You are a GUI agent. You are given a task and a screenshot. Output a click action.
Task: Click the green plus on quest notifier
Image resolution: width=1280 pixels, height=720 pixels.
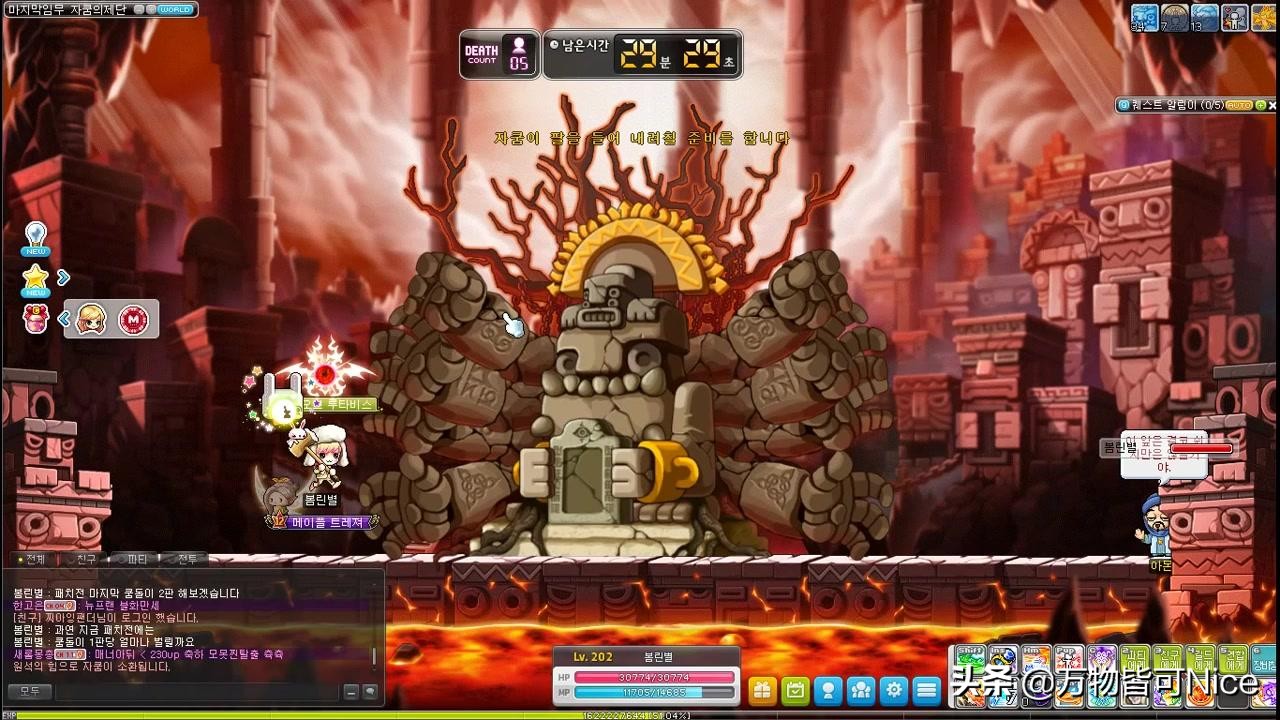[x=1260, y=105]
